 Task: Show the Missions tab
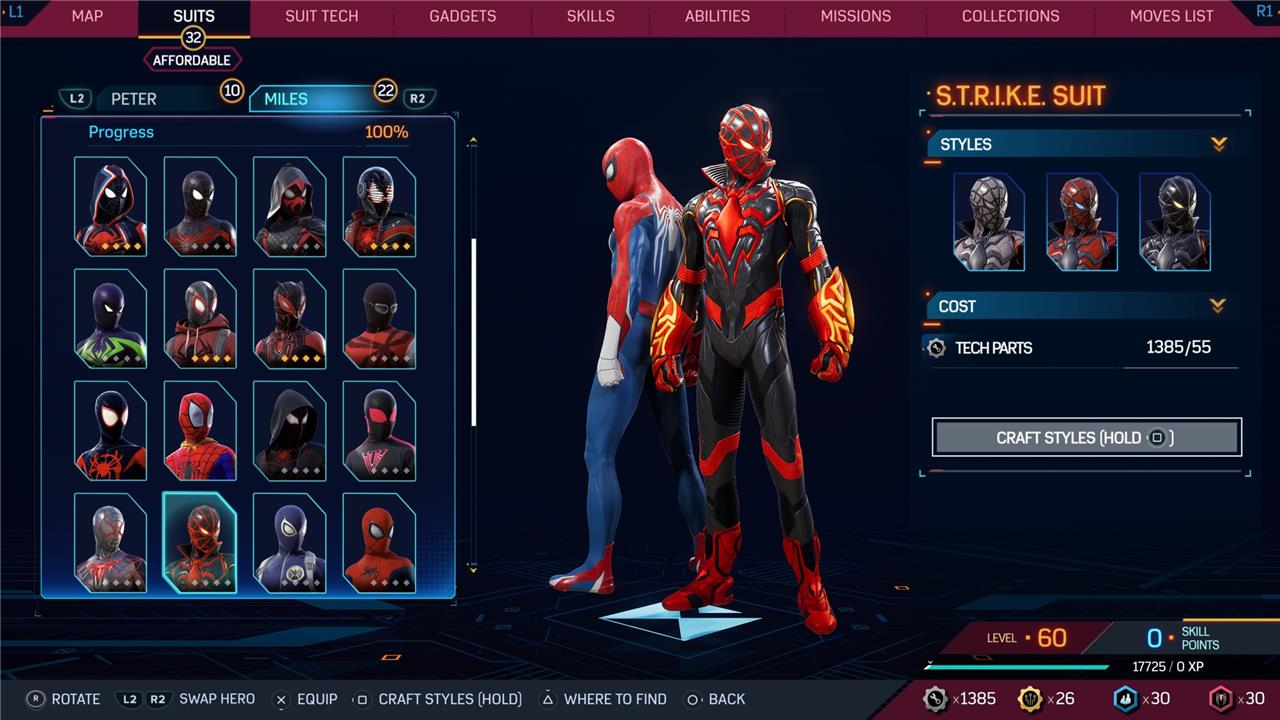855,16
